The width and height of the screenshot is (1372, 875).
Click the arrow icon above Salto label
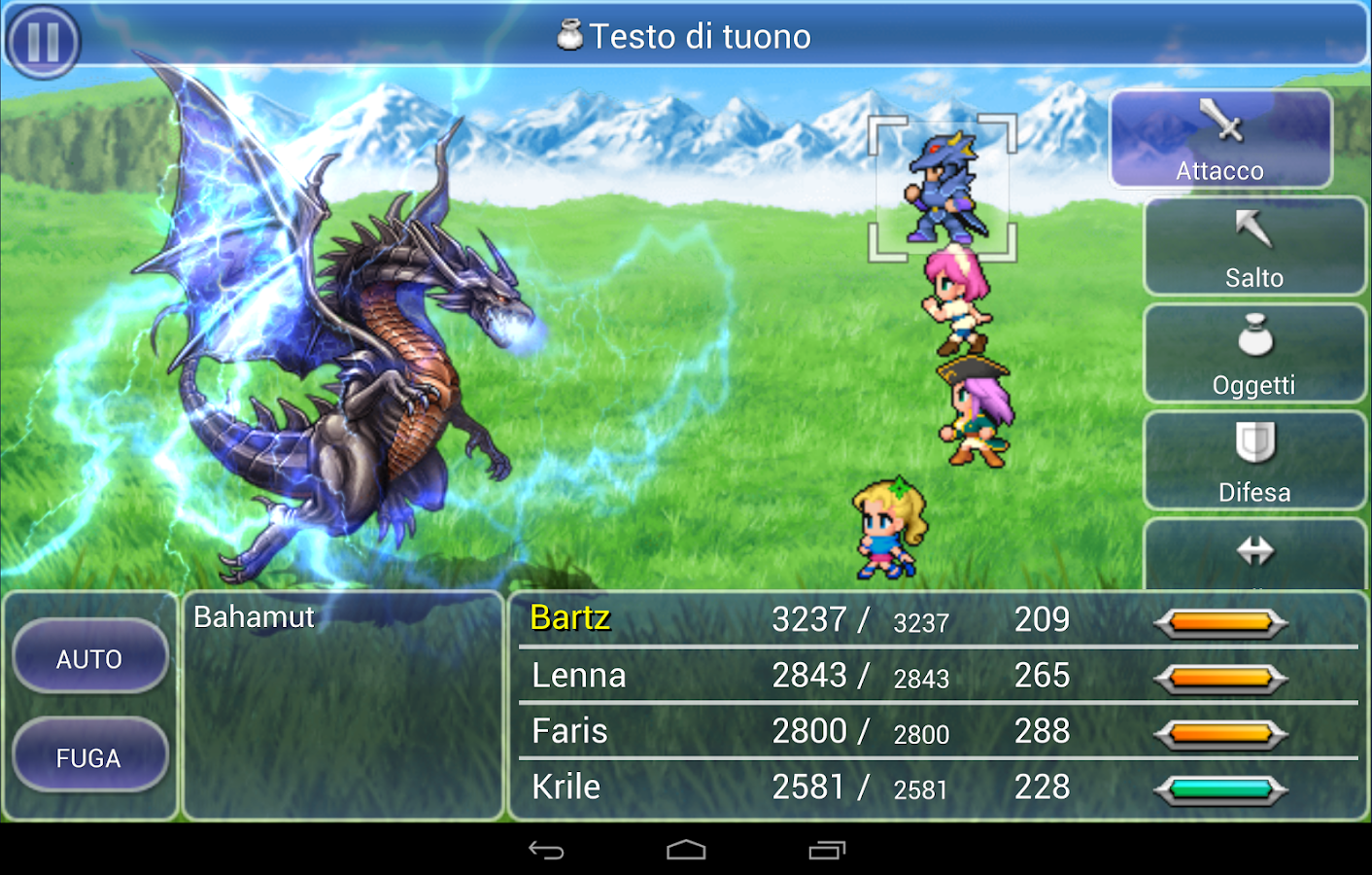[1252, 227]
